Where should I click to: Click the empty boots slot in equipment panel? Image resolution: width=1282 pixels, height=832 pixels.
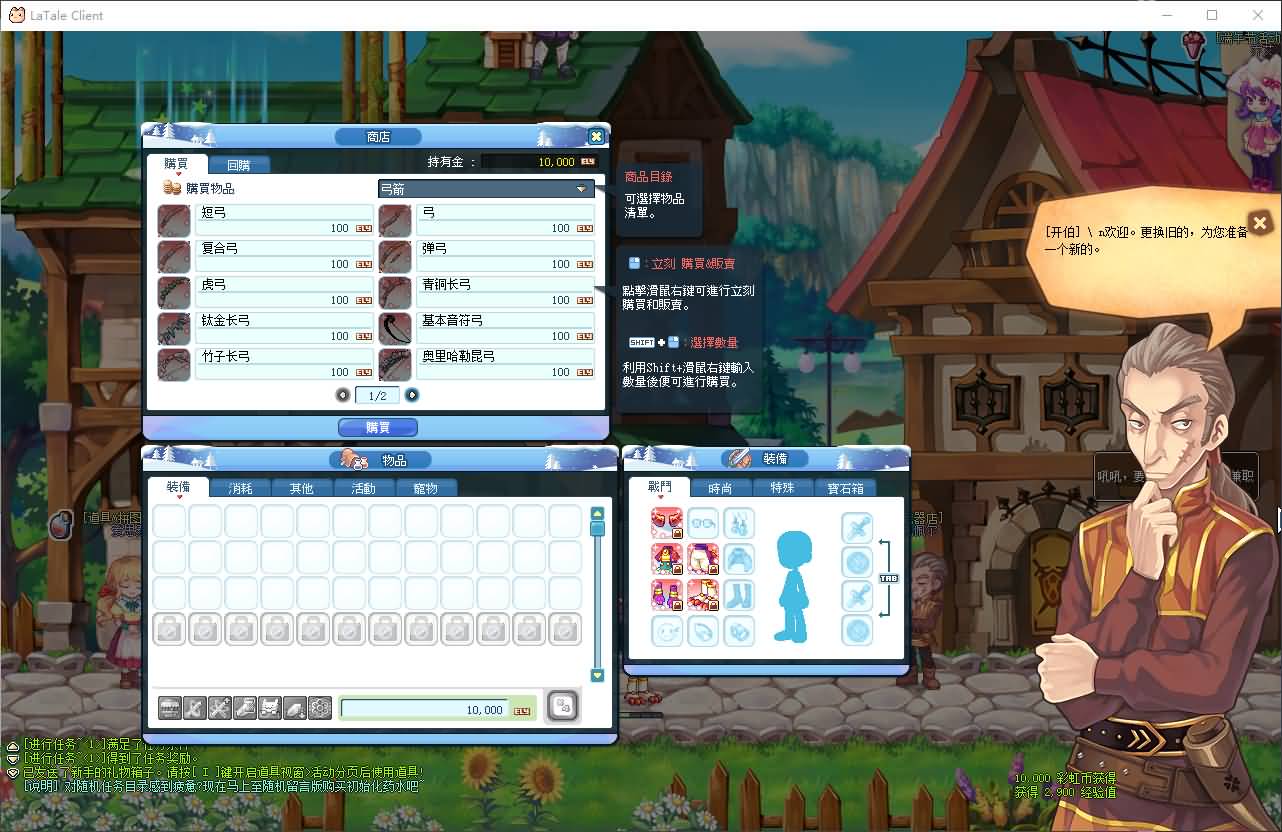(739, 594)
